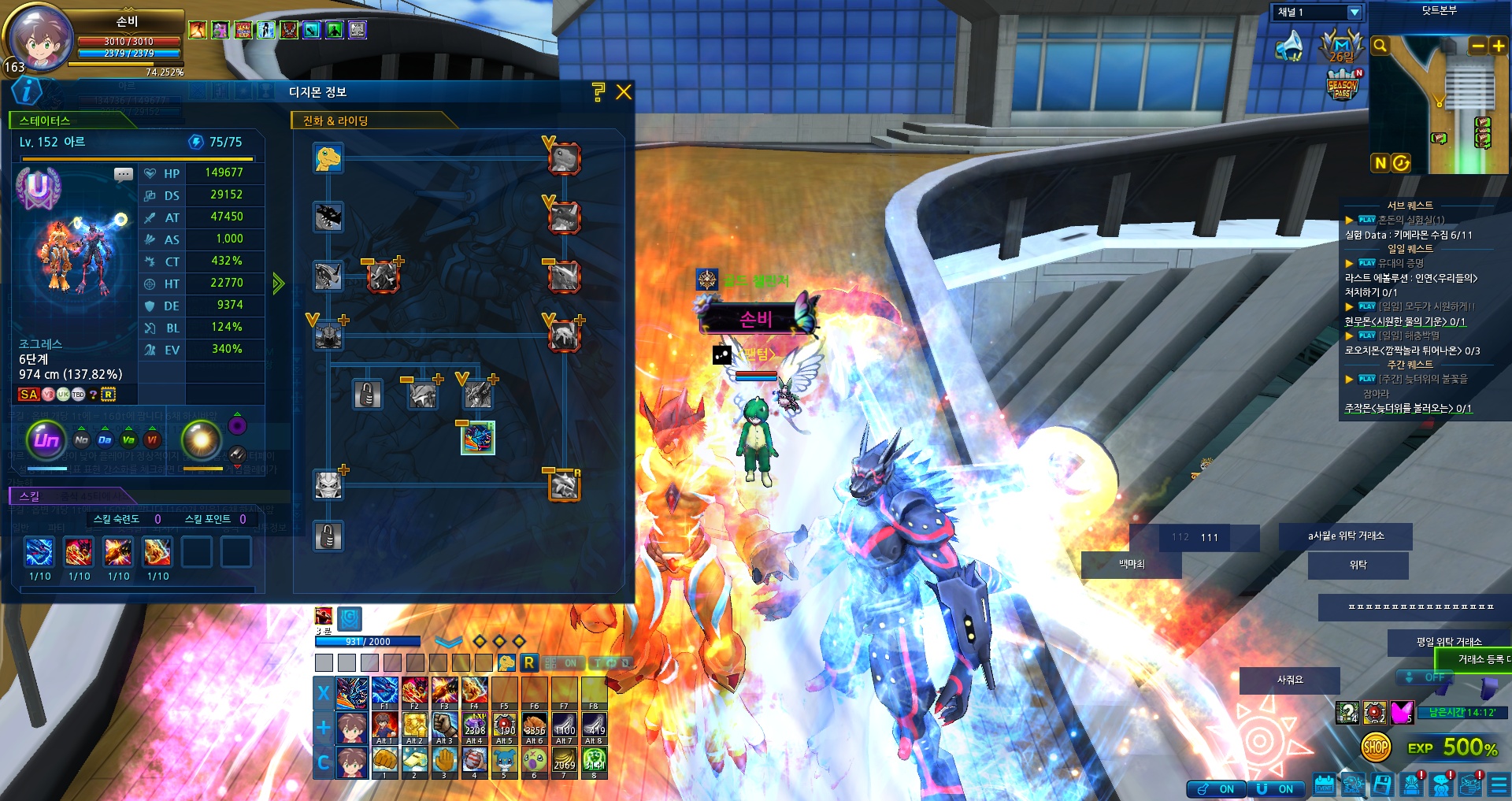Click the Un rank badge icon

click(46, 439)
